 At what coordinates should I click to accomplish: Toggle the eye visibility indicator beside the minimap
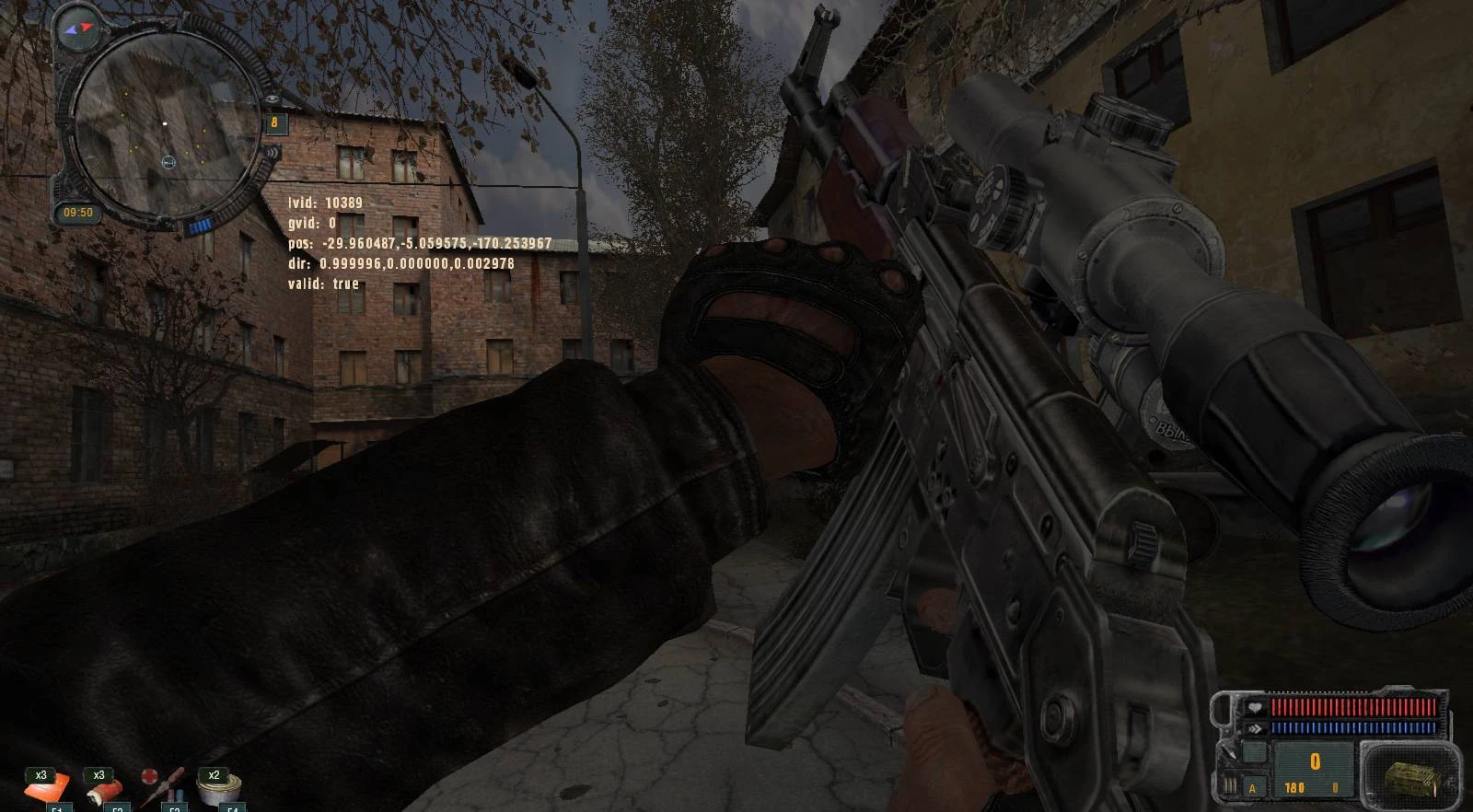coord(273,98)
